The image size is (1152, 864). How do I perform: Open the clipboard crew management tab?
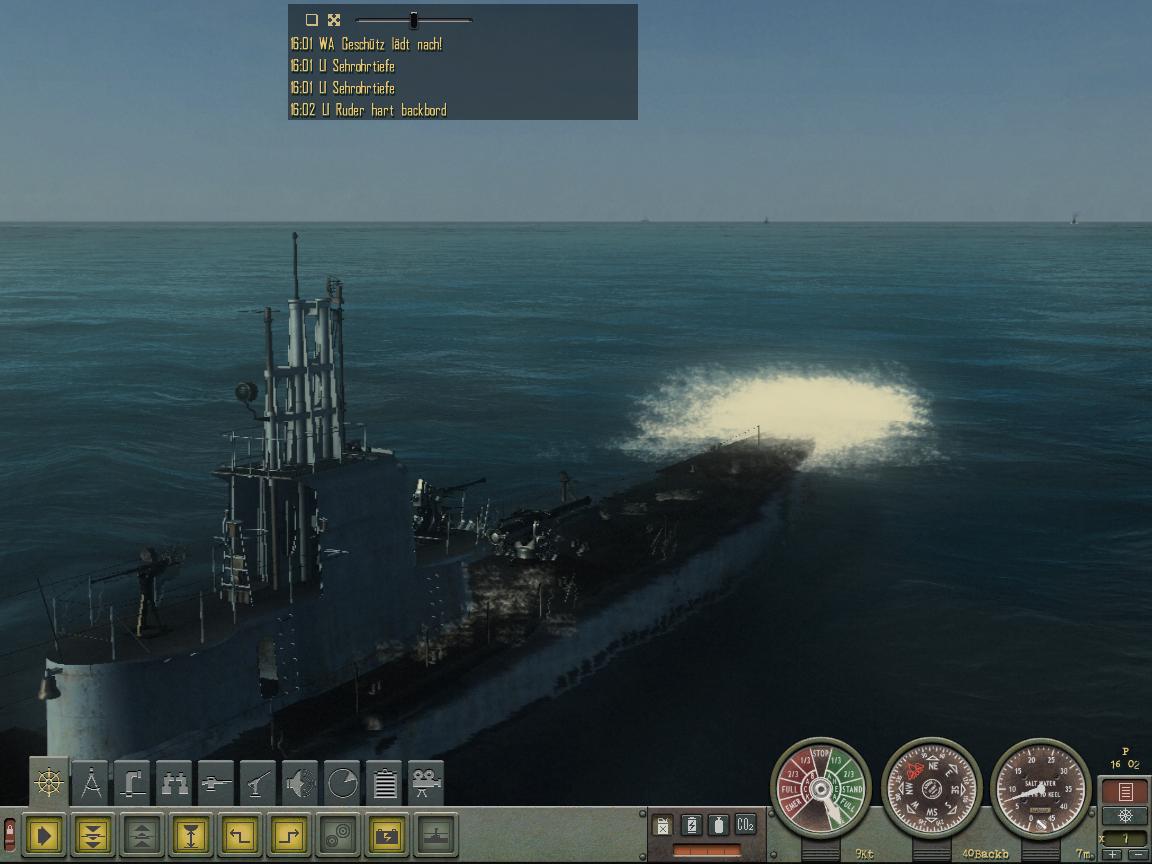pyautogui.click(x=384, y=783)
